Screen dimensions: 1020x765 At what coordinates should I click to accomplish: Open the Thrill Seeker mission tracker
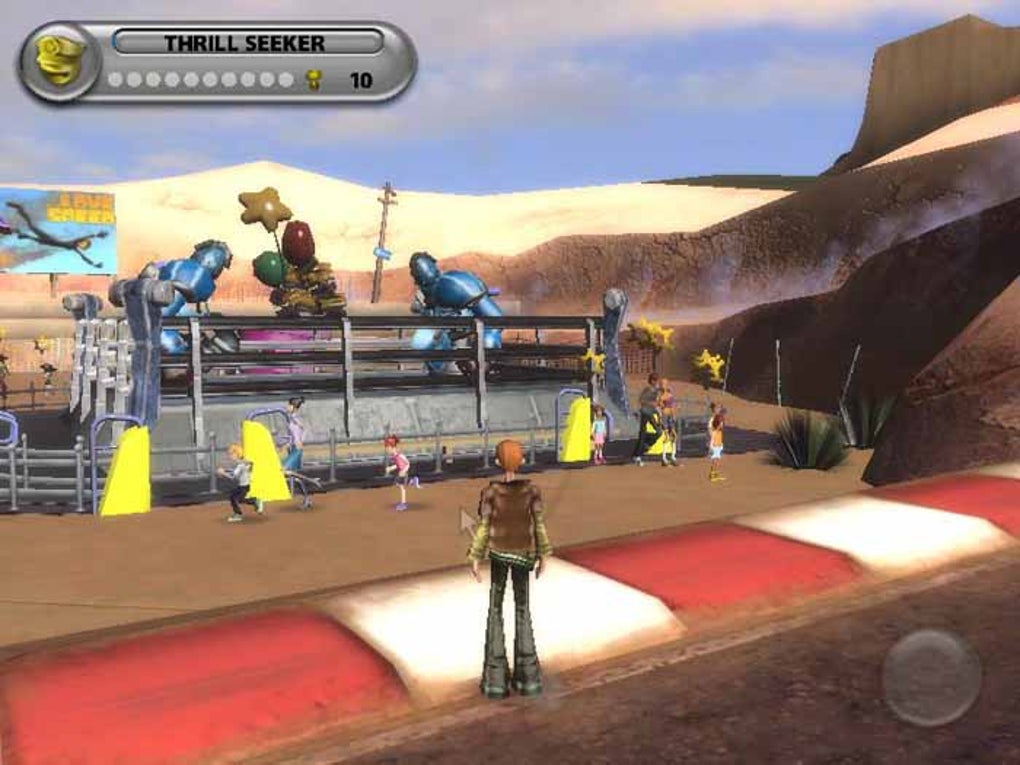[x=247, y=43]
